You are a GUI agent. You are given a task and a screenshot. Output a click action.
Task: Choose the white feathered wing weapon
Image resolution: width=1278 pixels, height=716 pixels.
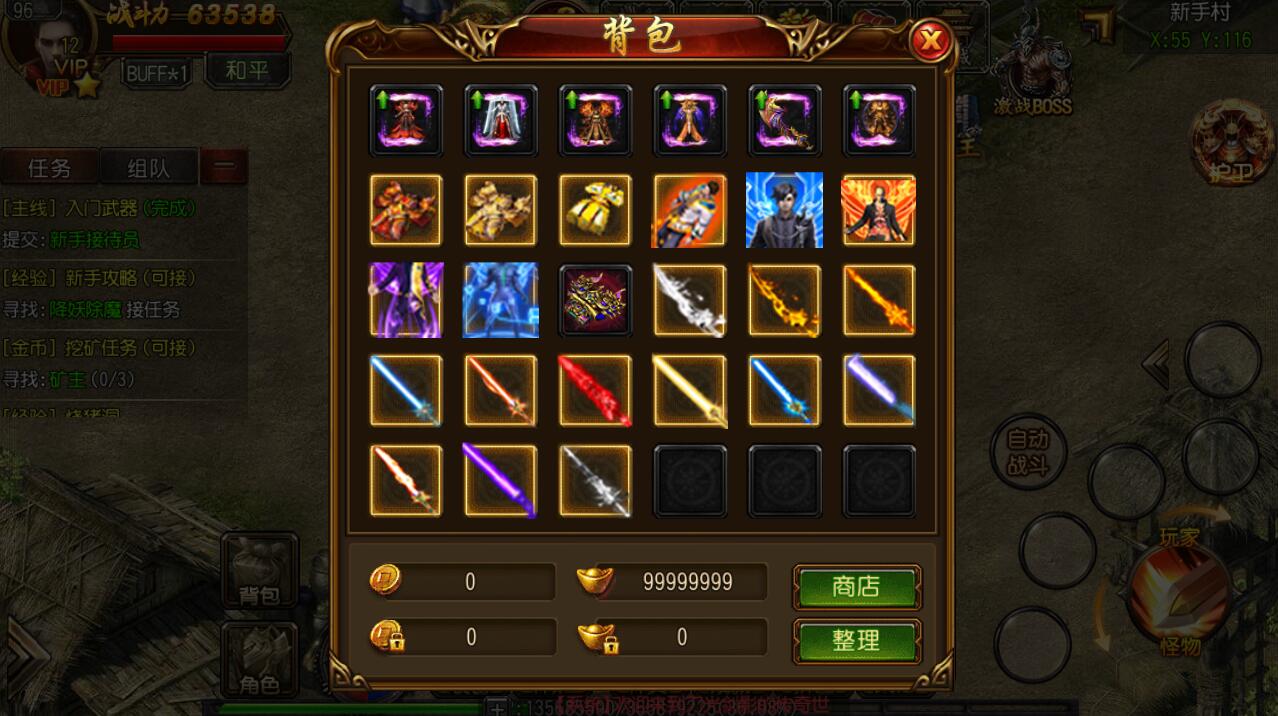click(690, 301)
